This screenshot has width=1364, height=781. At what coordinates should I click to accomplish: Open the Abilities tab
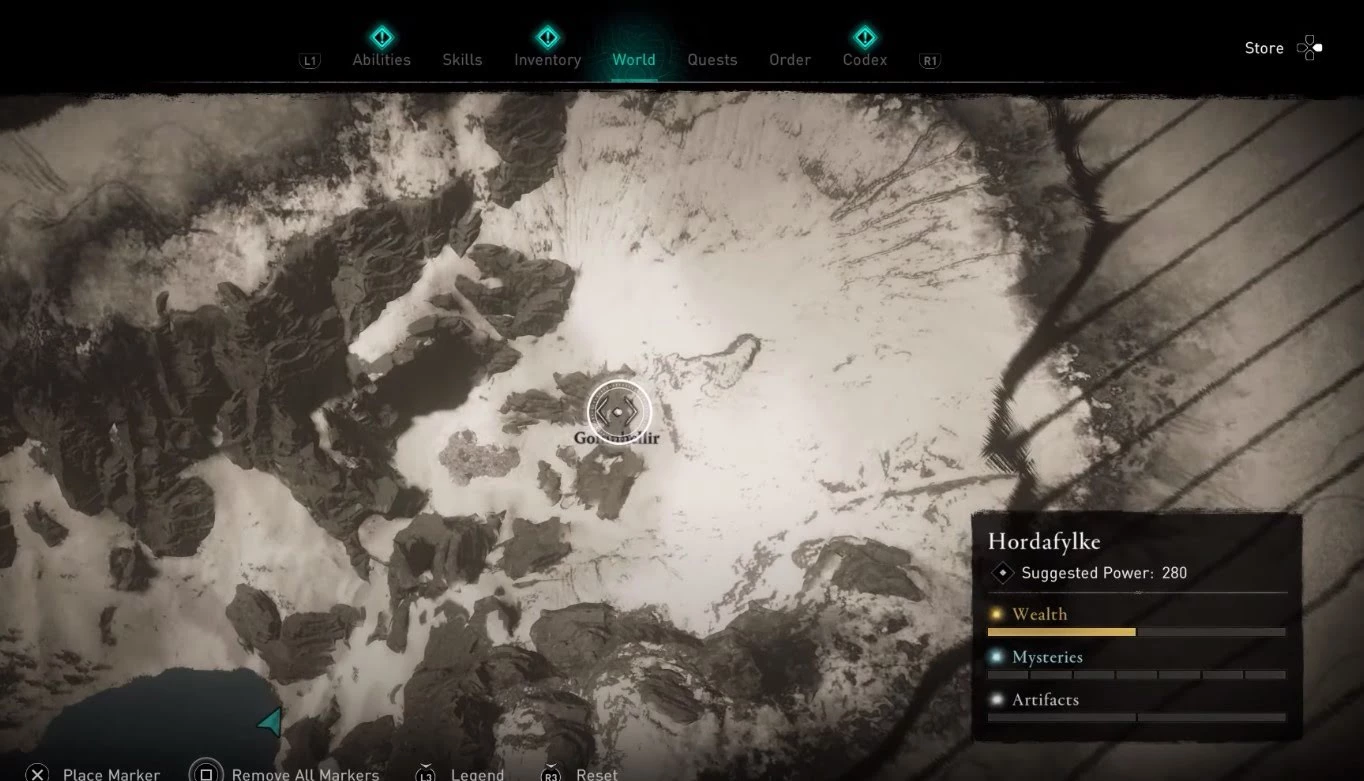[381, 59]
